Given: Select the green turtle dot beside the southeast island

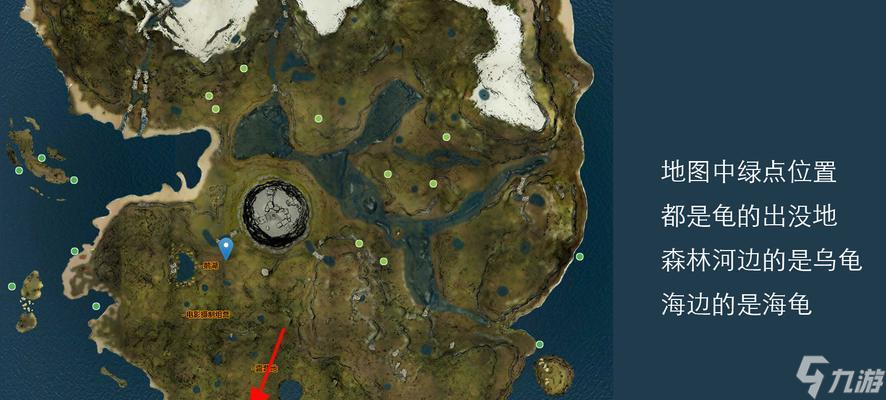Looking at the screenshot, I should pyautogui.click(x=539, y=345).
